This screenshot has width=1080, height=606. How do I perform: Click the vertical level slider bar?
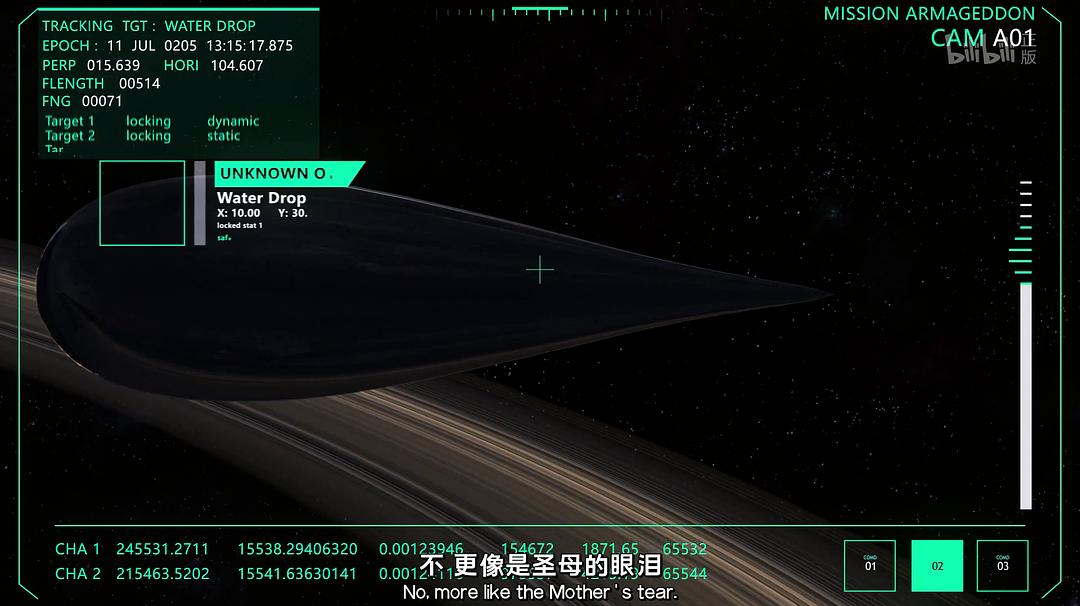pyautogui.click(x=1025, y=395)
